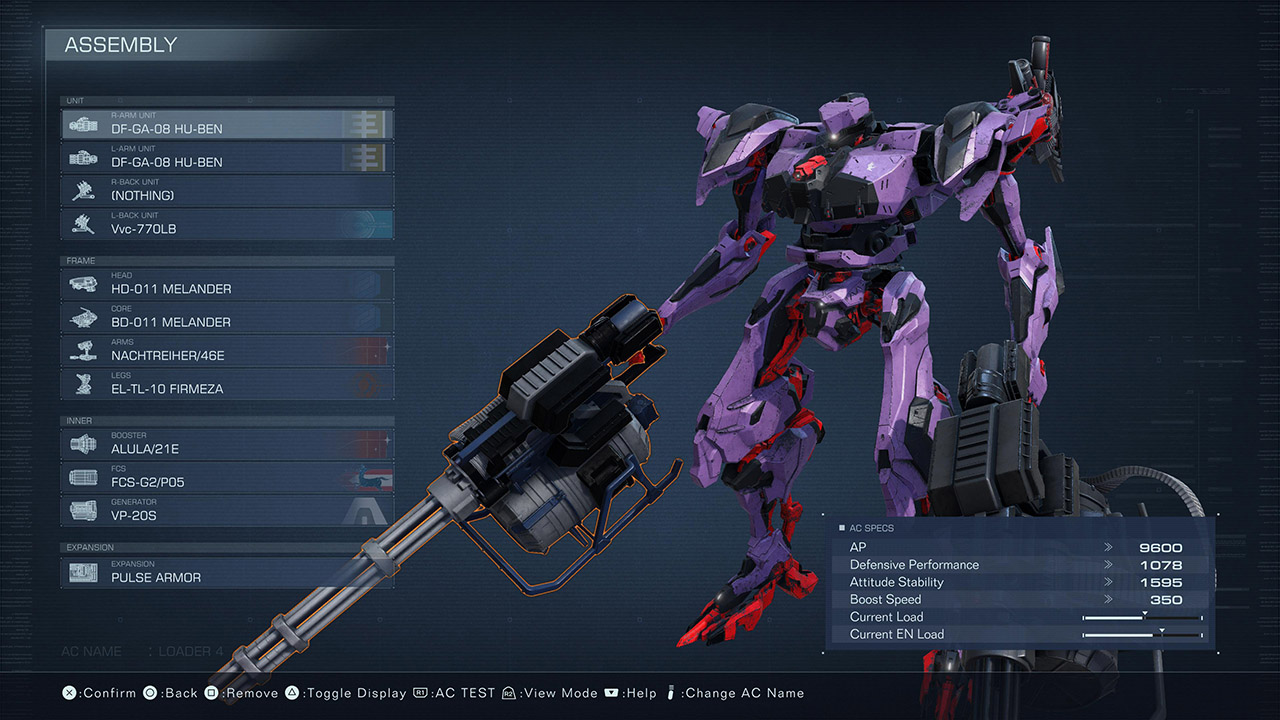
Task: Click the Current Load gauge bar
Action: (1140, 617)
